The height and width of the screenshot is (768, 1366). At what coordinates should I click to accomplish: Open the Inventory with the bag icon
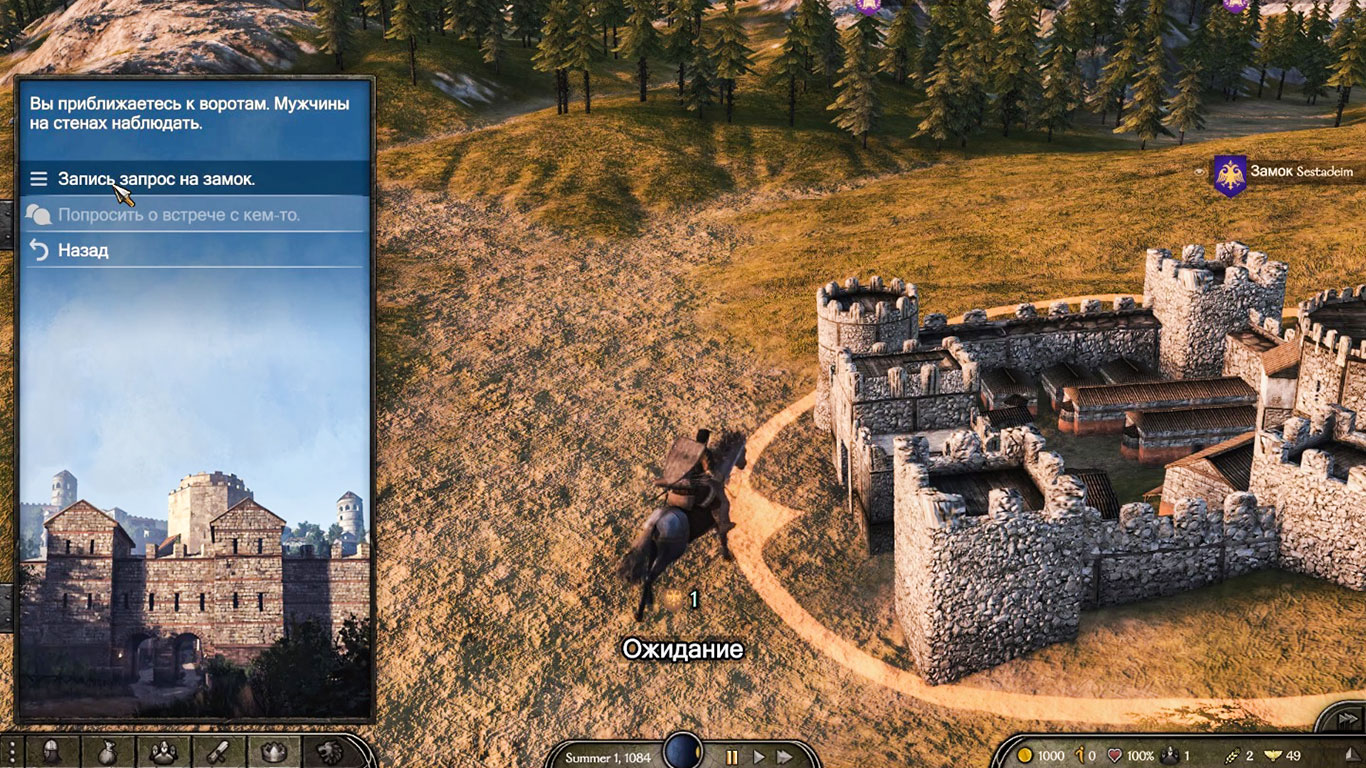point(107,752)
